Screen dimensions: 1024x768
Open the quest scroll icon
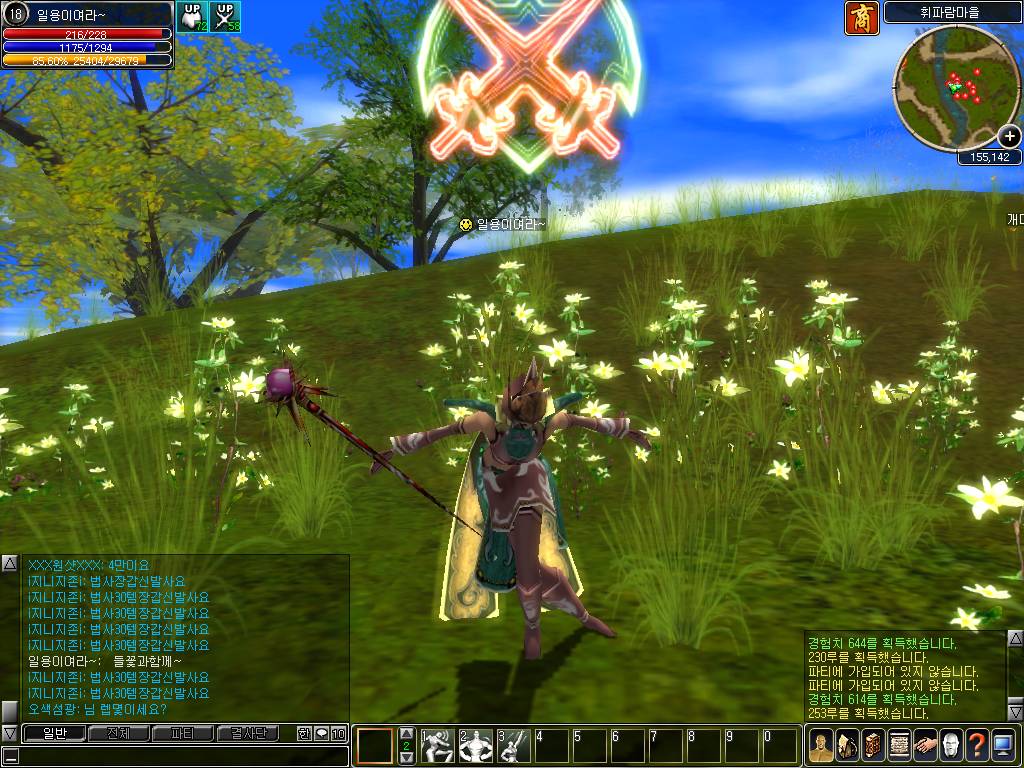pos(899,746)
